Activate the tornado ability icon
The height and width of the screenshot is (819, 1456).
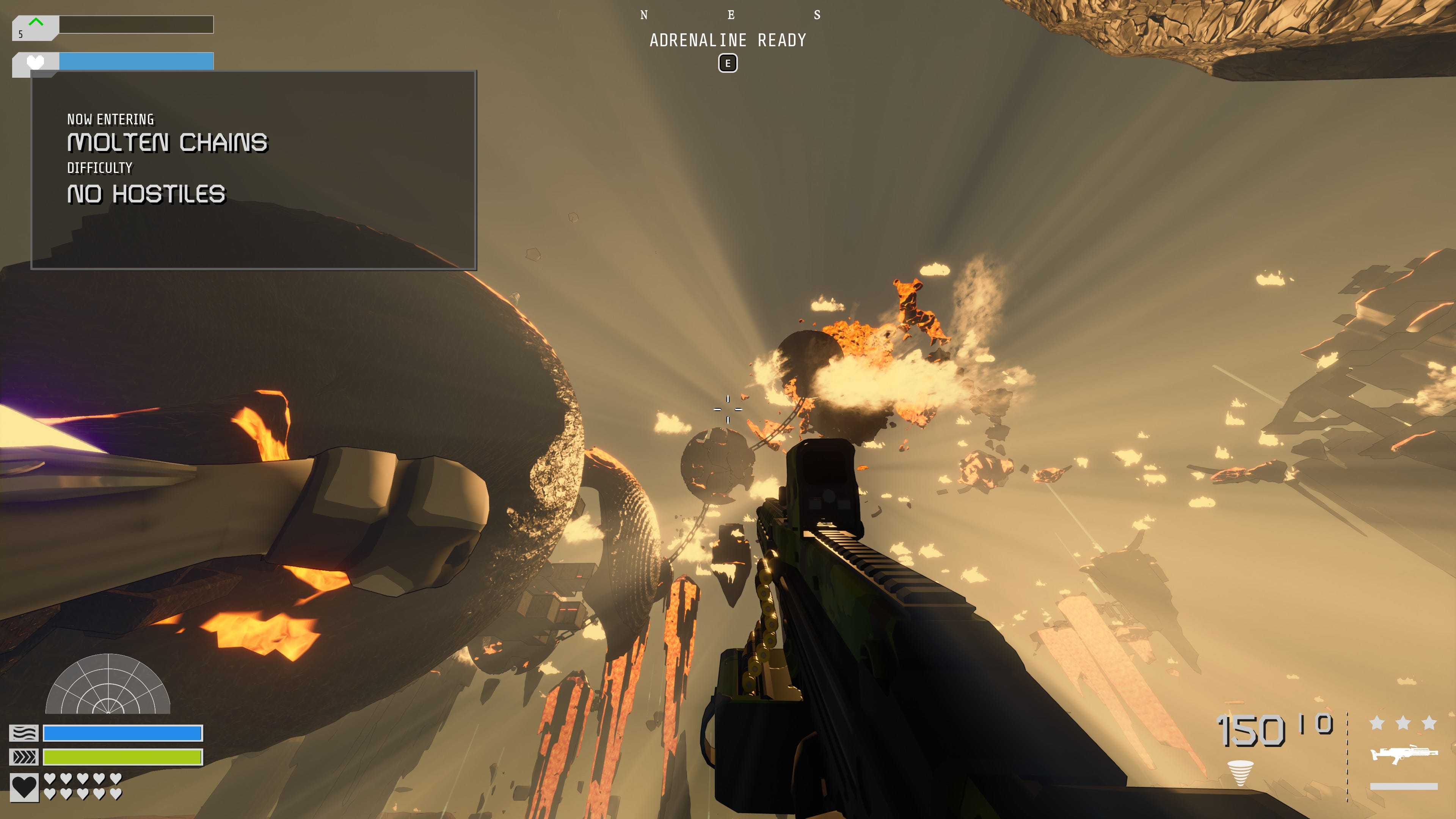point(1240,773)
